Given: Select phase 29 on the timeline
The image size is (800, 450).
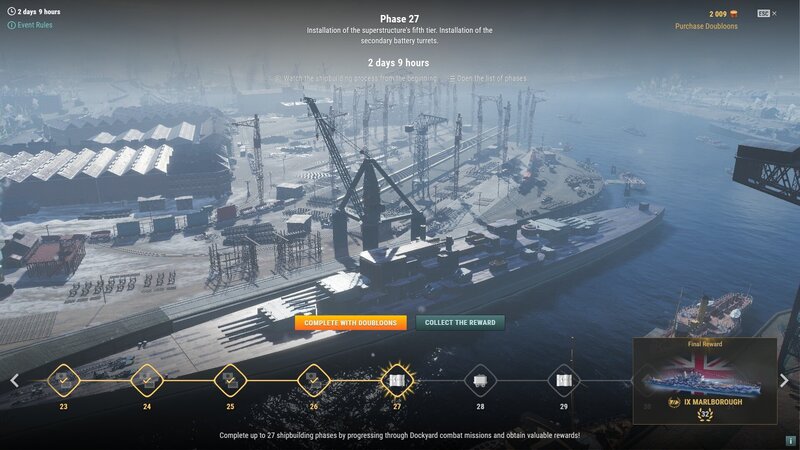Looking at the screenshot, I should pos(563,380).
